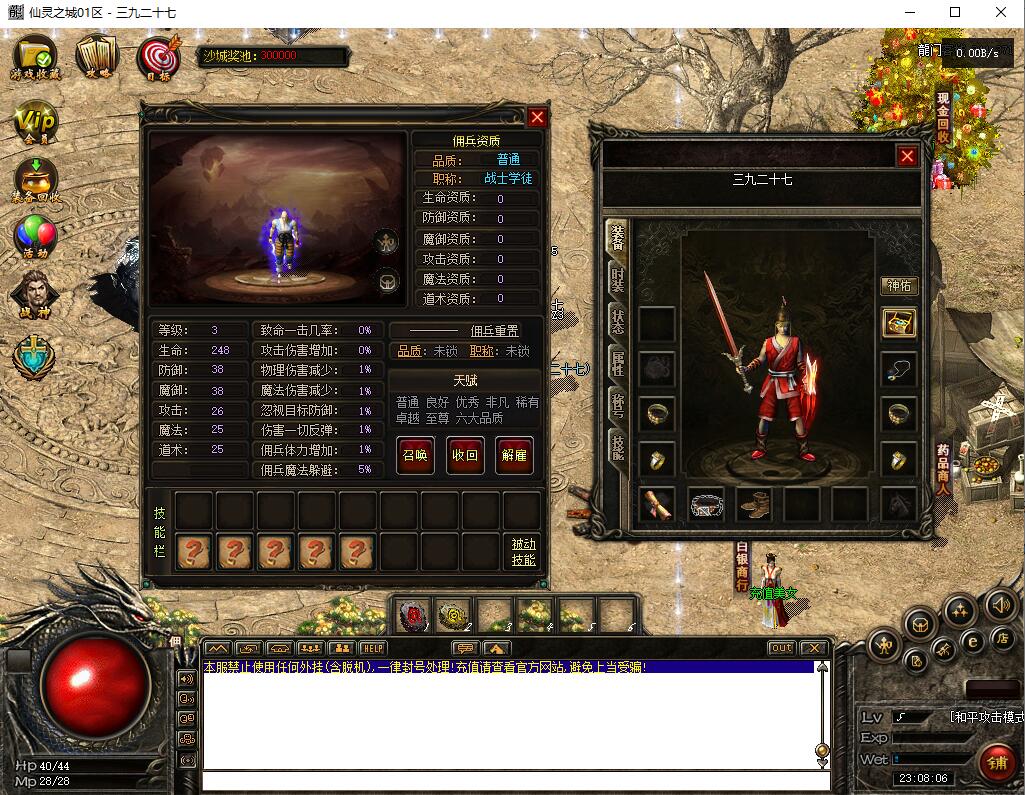Select the 状态 status tab
The image size is (1025, 795).
(x=618, y=323)
